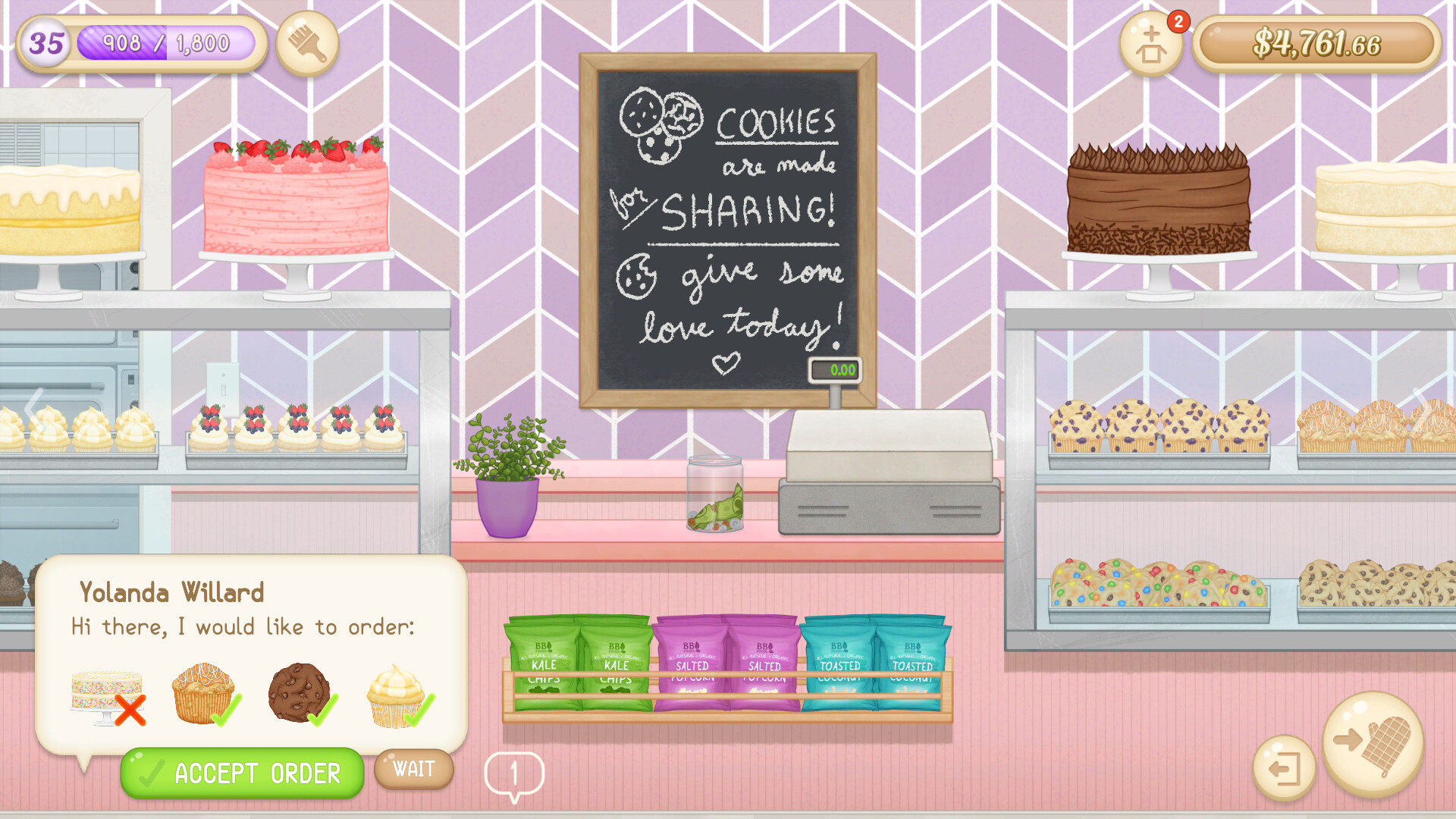Click the XP progress bar showing 908/1,800

click(x=167, y=43)
